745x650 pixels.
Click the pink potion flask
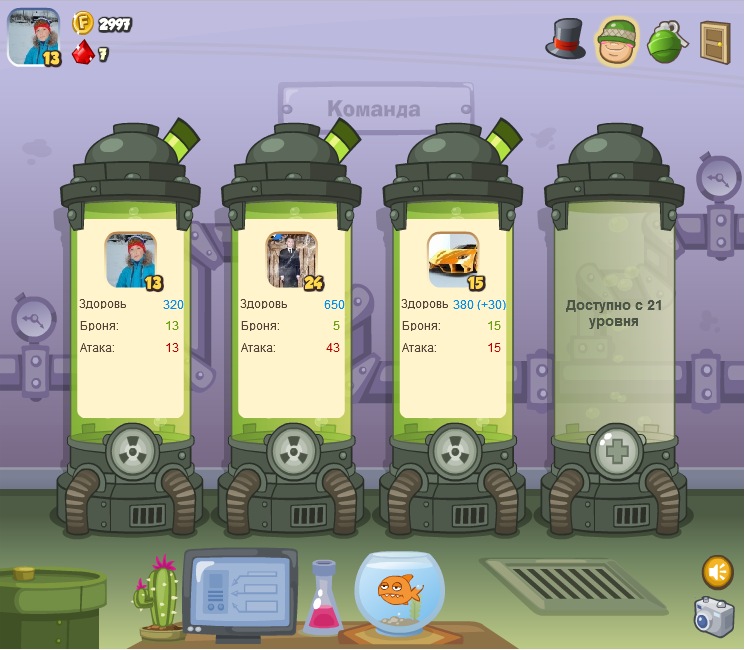coord(324,598)
